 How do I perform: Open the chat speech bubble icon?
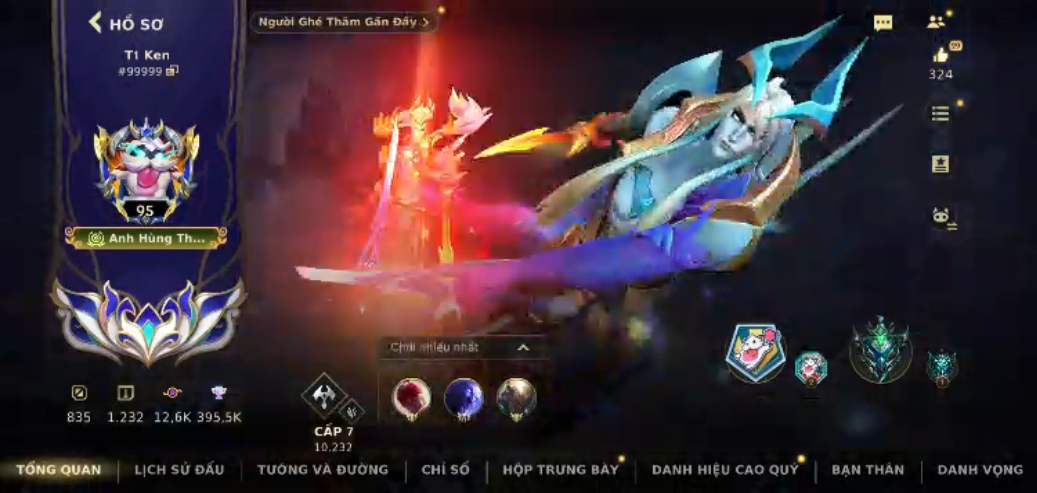point(883,23)
